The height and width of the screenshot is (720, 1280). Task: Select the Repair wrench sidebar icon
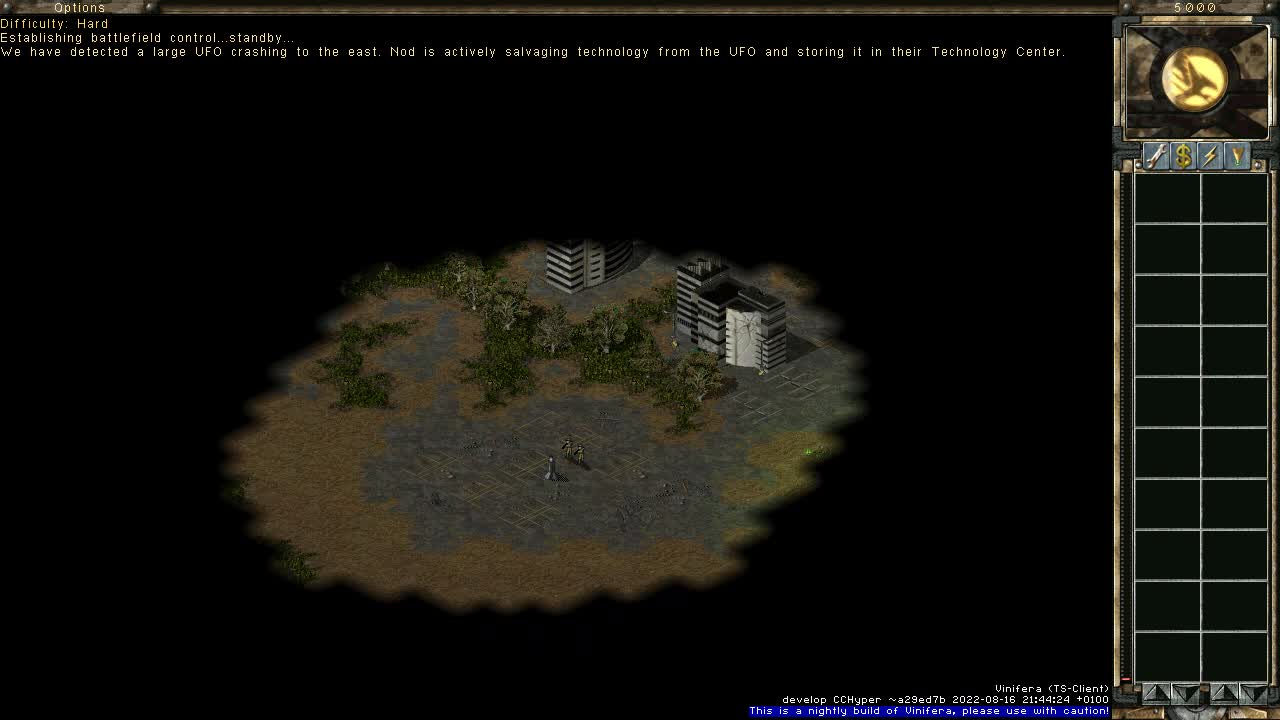[x=1155, y=155]
